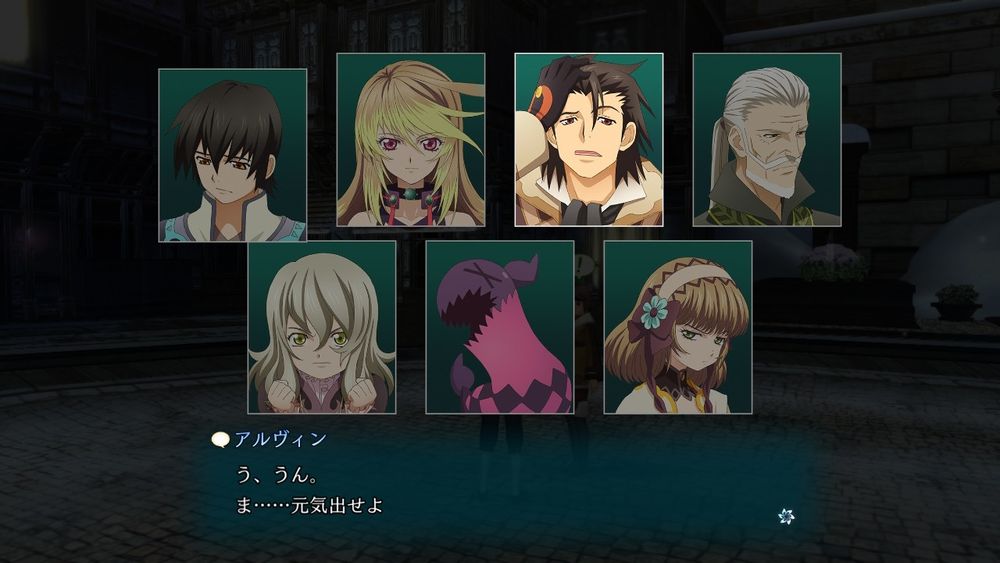The image size is (1000, 563).
Task: Select the grey-haired old man's portrait
Action: [x=767, y=140]
